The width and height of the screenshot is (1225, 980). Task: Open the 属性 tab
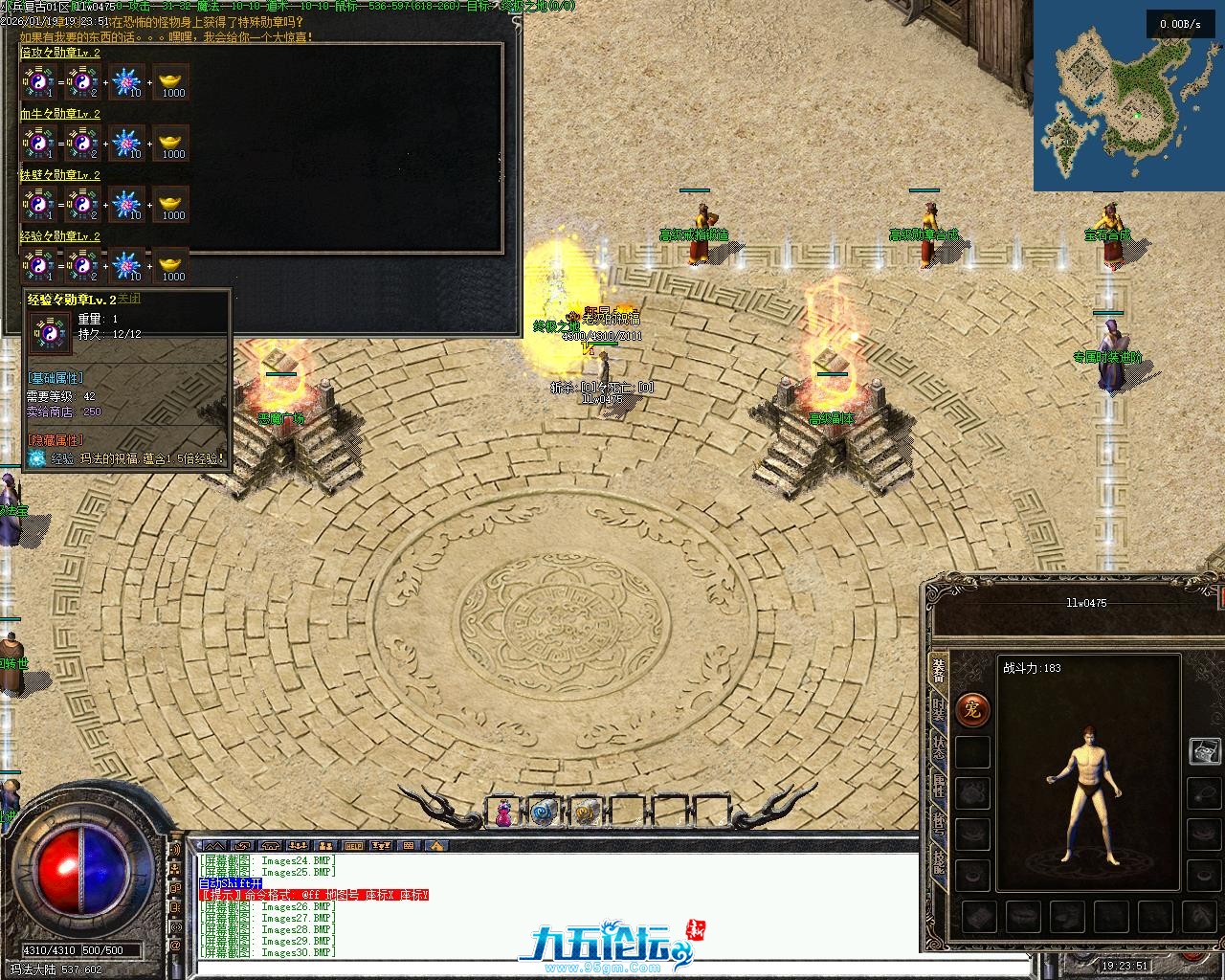point(939,787)
